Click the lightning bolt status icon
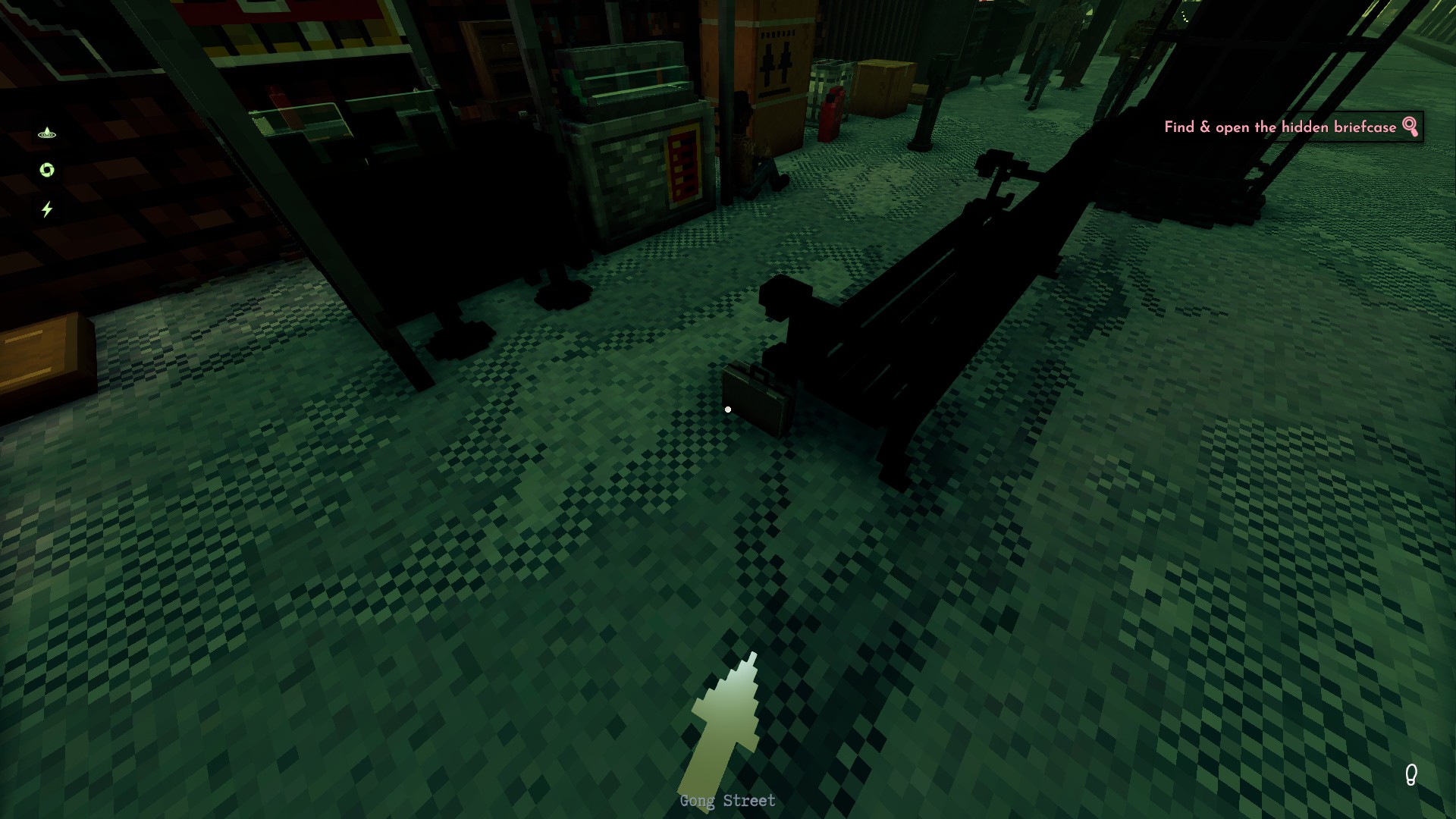The image size is (1456, 819). tap(47, 206)
